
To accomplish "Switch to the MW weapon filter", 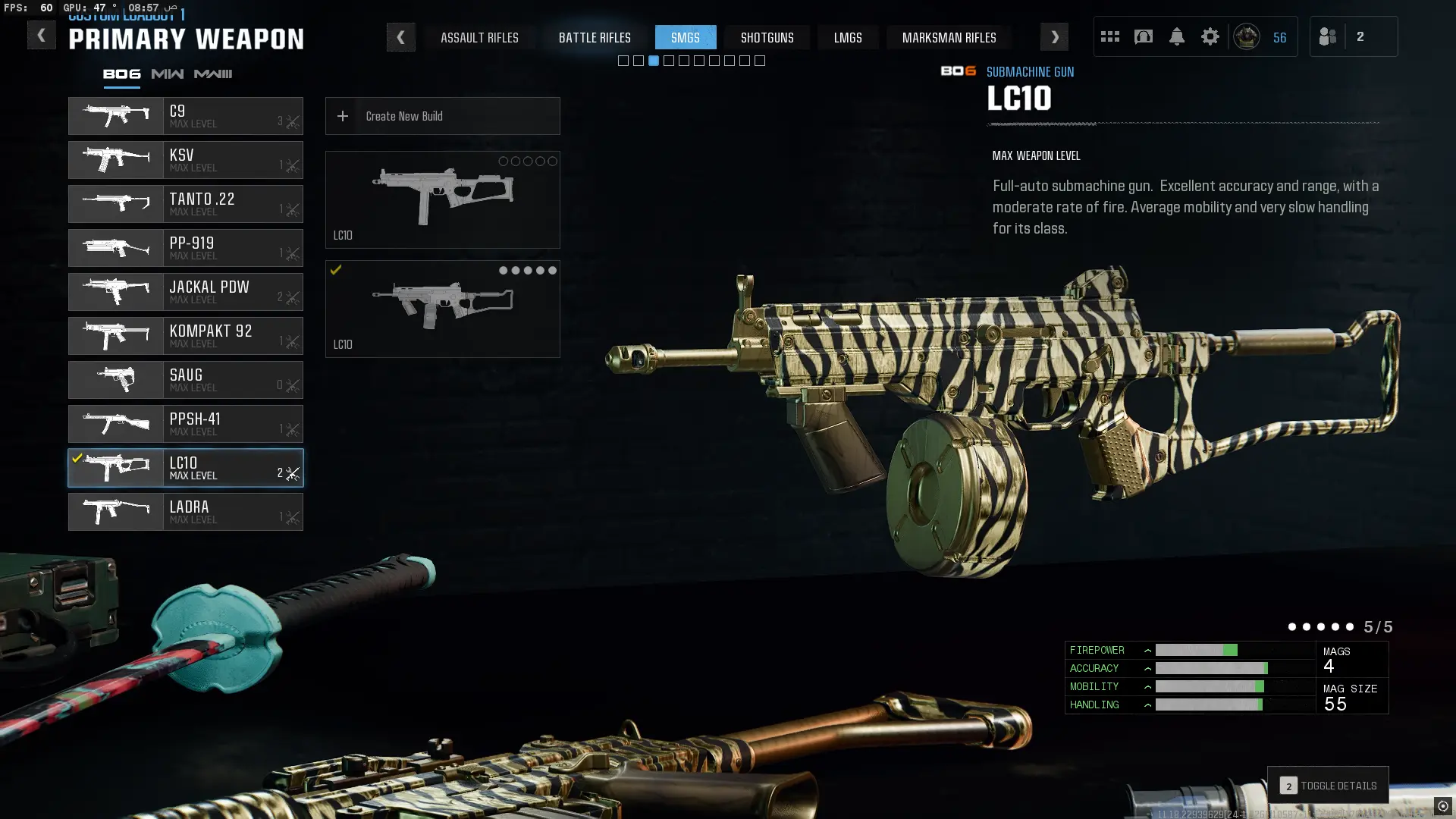I will (167, 74).
